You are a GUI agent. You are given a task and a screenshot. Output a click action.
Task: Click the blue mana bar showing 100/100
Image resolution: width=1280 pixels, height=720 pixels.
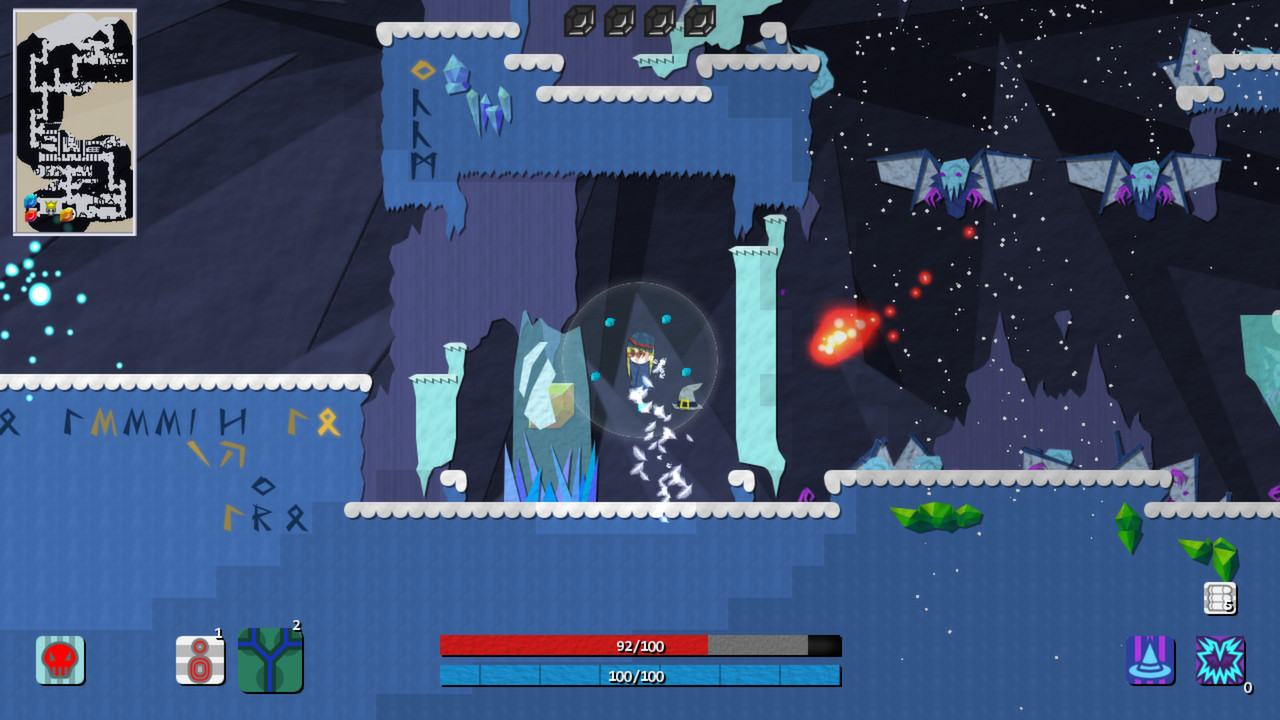click(640, 676)
